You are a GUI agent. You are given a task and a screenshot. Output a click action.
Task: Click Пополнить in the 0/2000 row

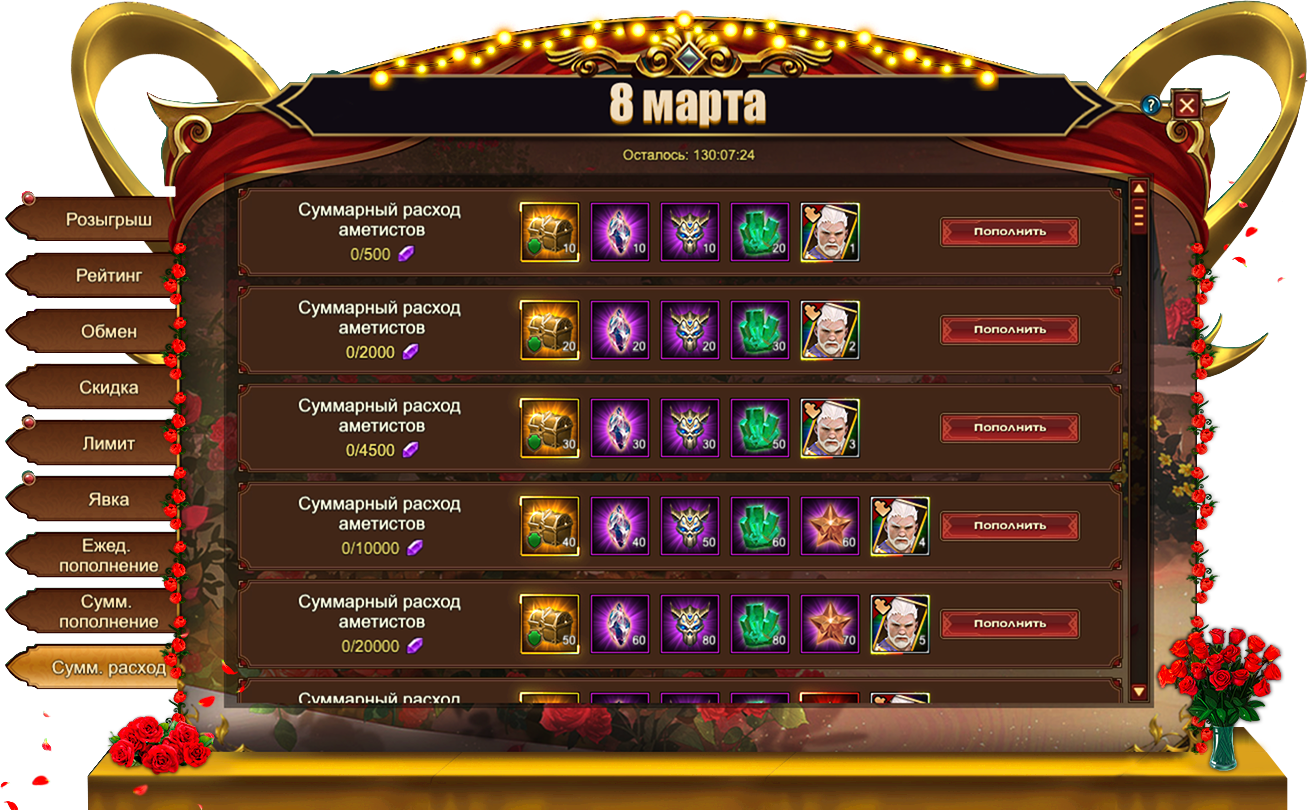1009,330
